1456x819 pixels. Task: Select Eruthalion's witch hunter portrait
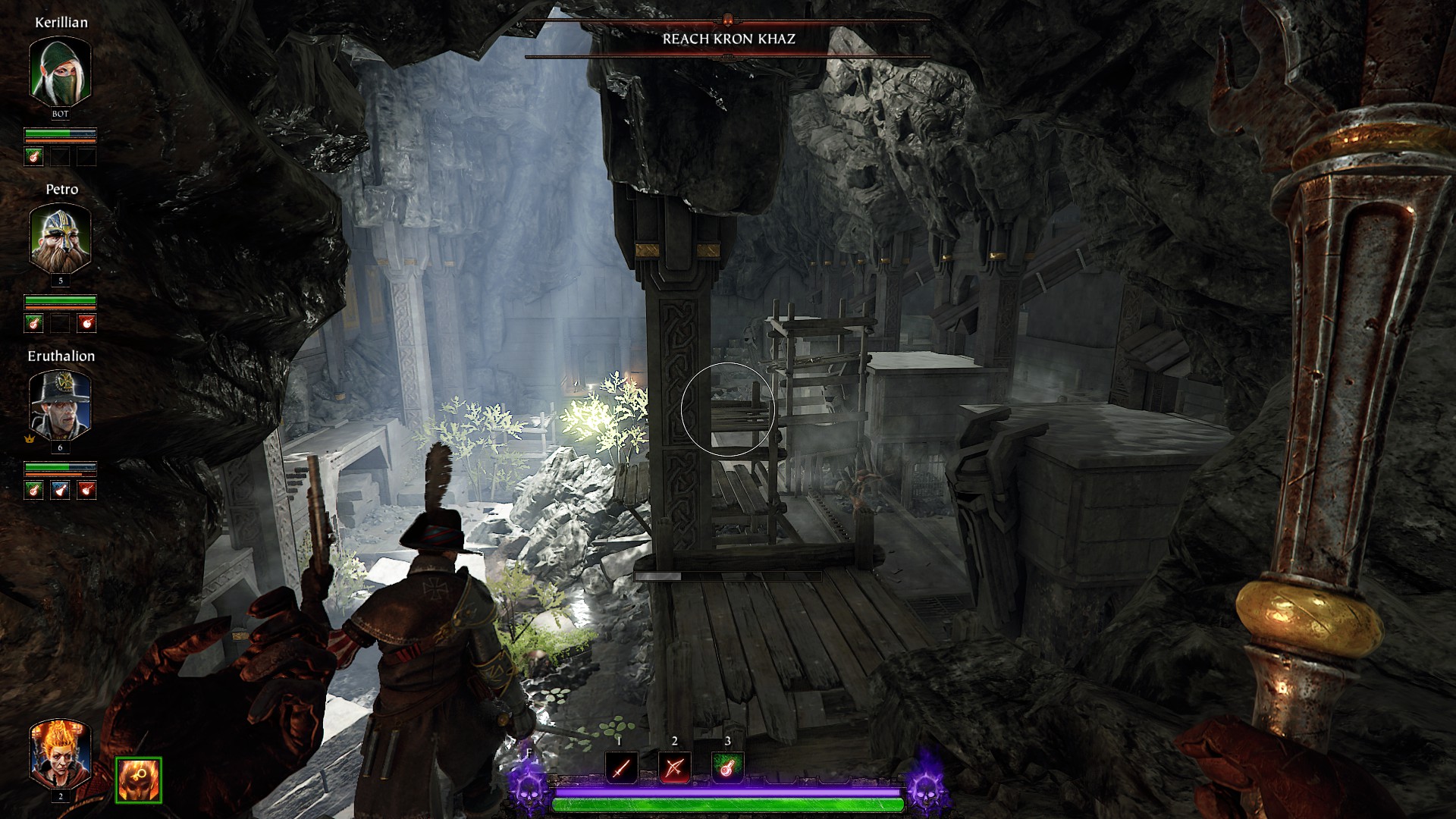point(60,405)
